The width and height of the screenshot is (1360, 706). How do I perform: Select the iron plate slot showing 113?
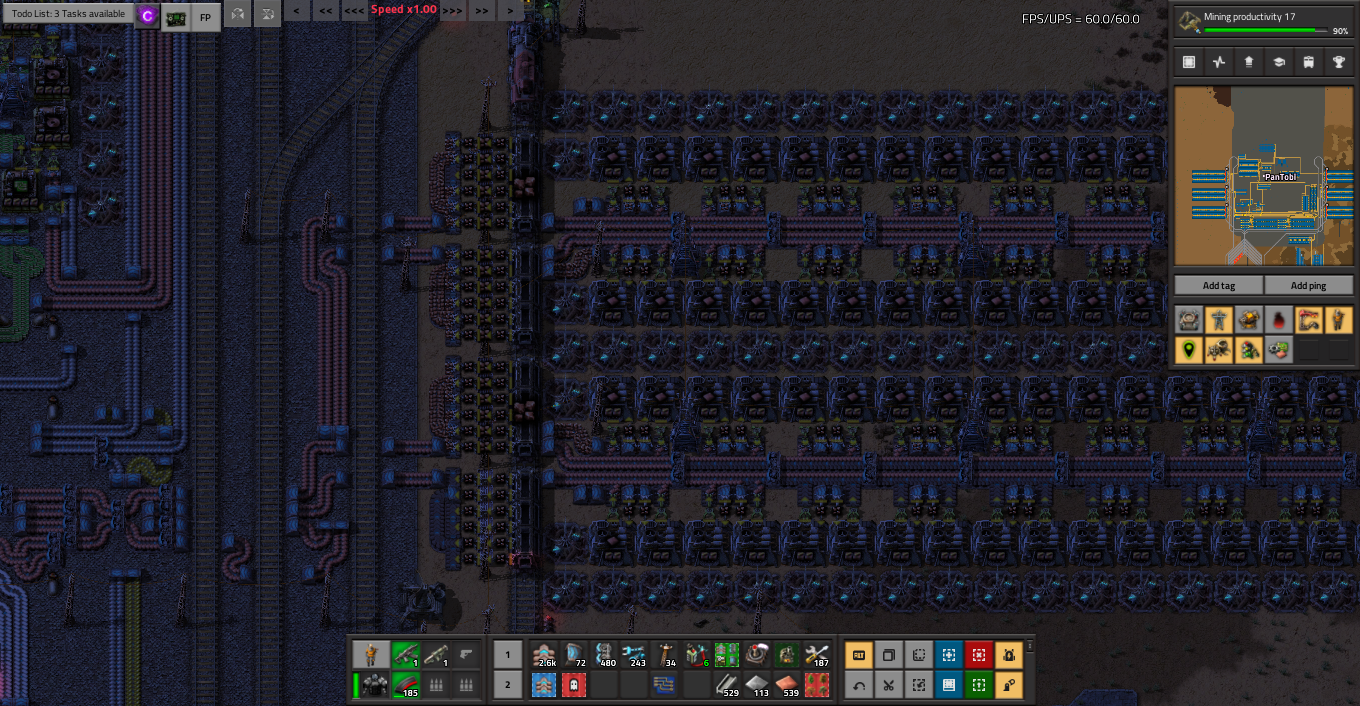pos(758,686)
